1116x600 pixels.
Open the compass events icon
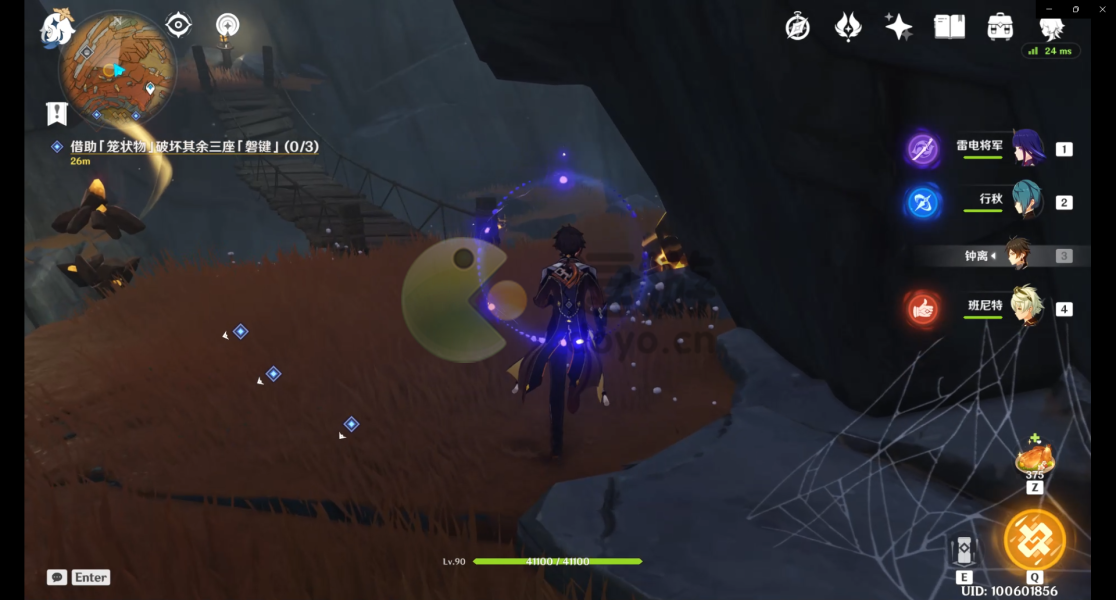(797, 27)
